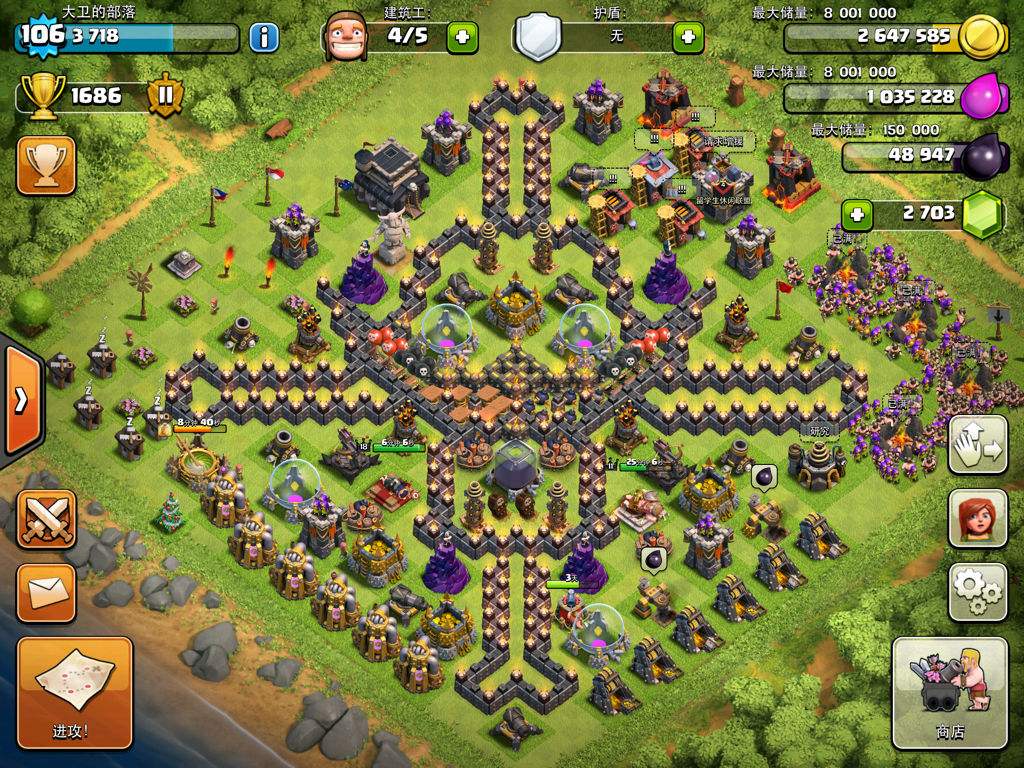Open the mail envelope inbox
This screenshot has width=1024, height=768.
[46, 593]
